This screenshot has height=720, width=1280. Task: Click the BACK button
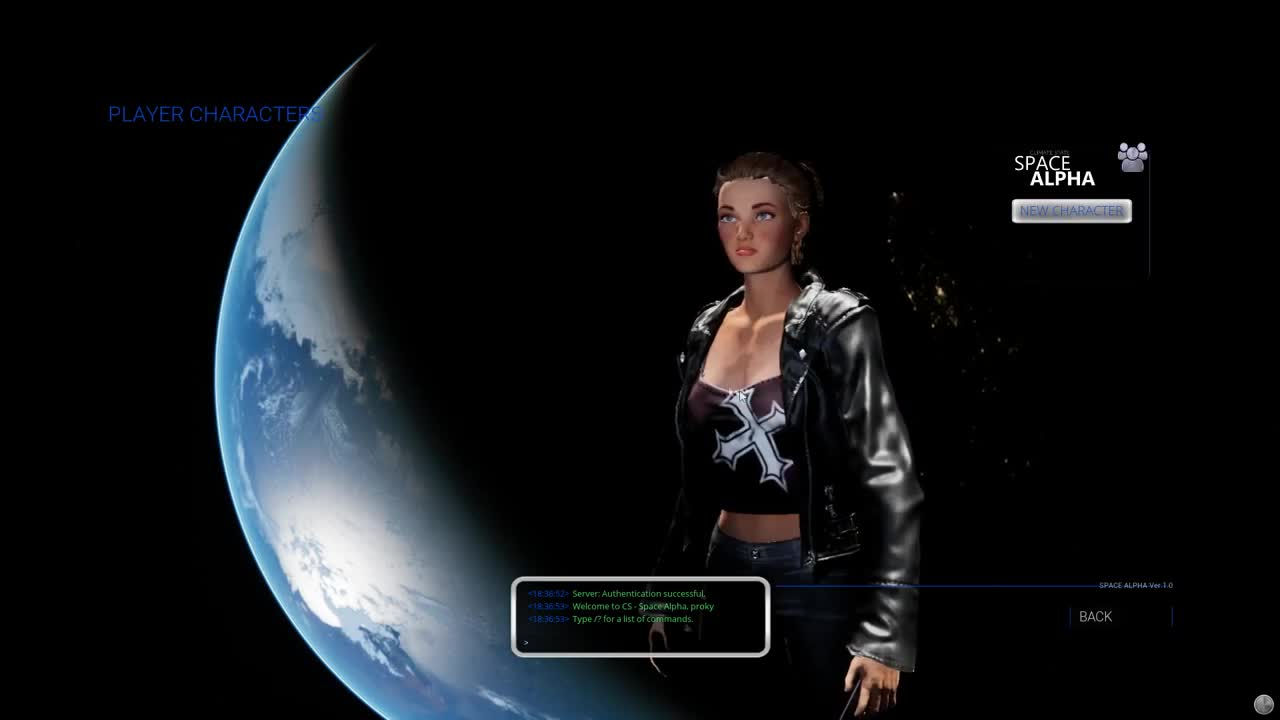[1094, 616]
